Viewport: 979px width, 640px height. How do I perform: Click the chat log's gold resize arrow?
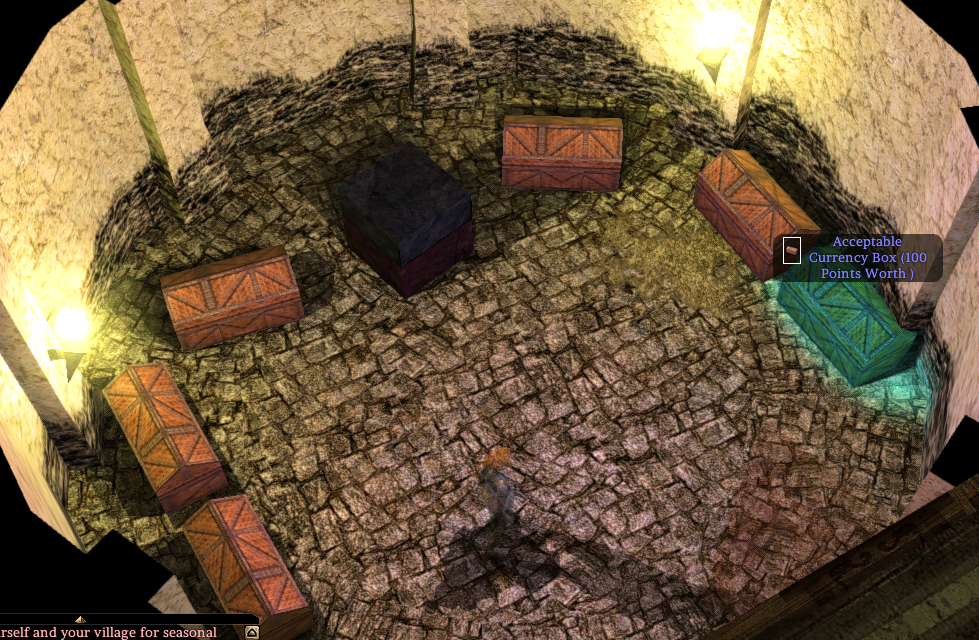pos(81,620)
